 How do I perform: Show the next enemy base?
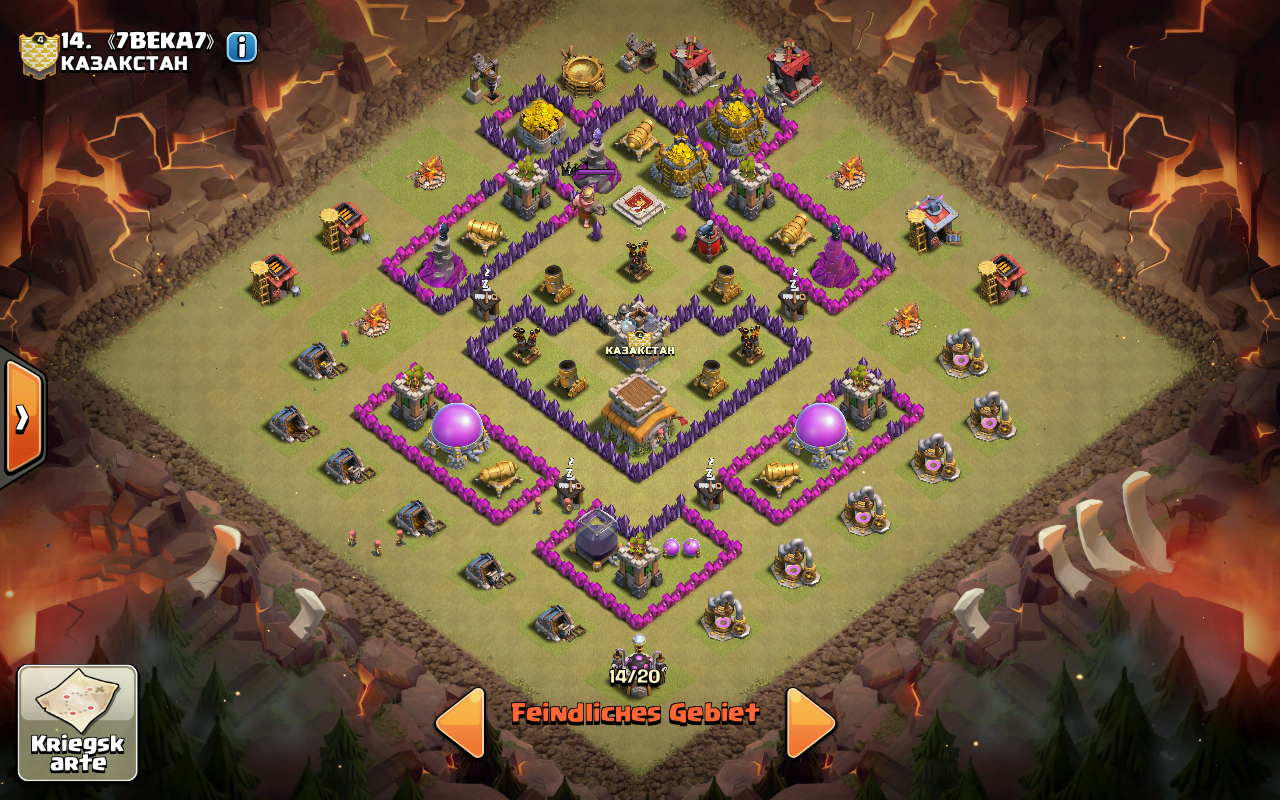(810, 721)
